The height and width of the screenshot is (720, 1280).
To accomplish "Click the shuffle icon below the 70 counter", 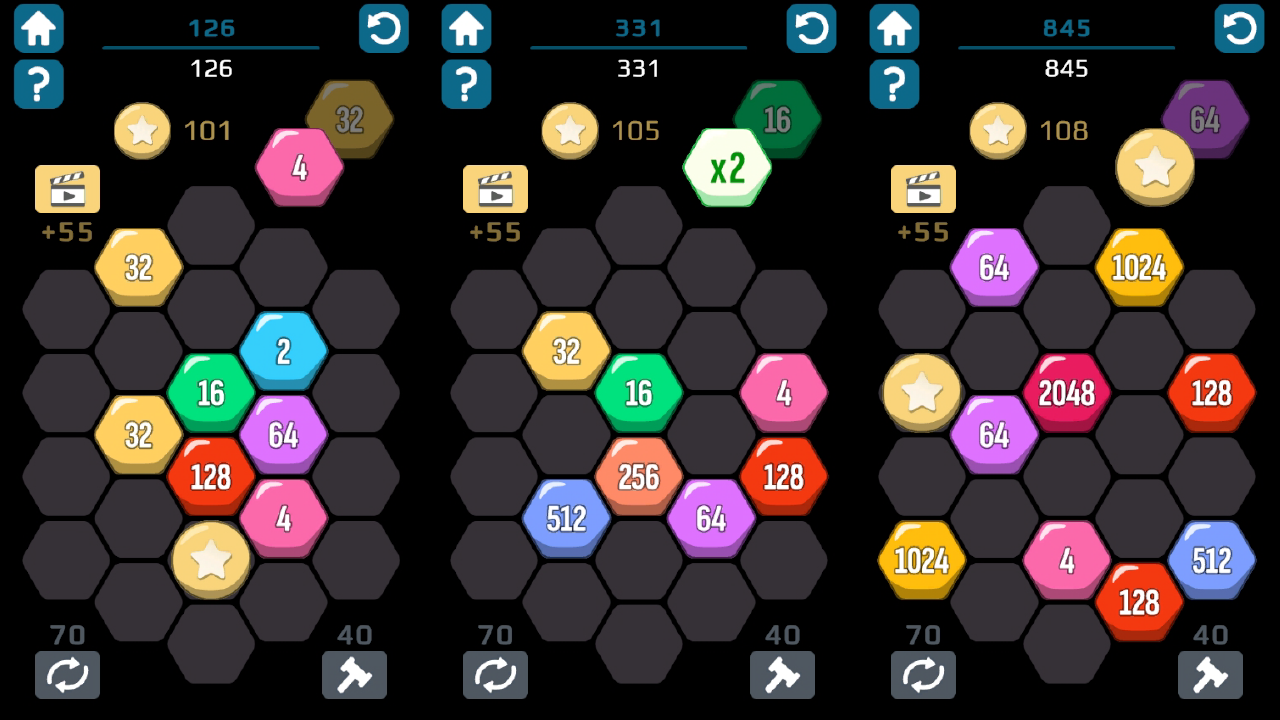I will point(68,675).
